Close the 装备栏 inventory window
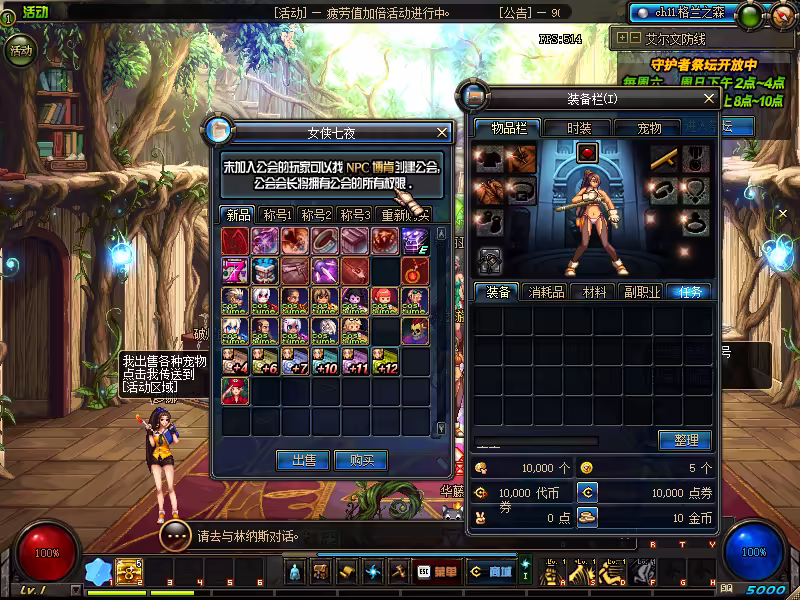Screen dimensions: 800x600 [709, 99]
